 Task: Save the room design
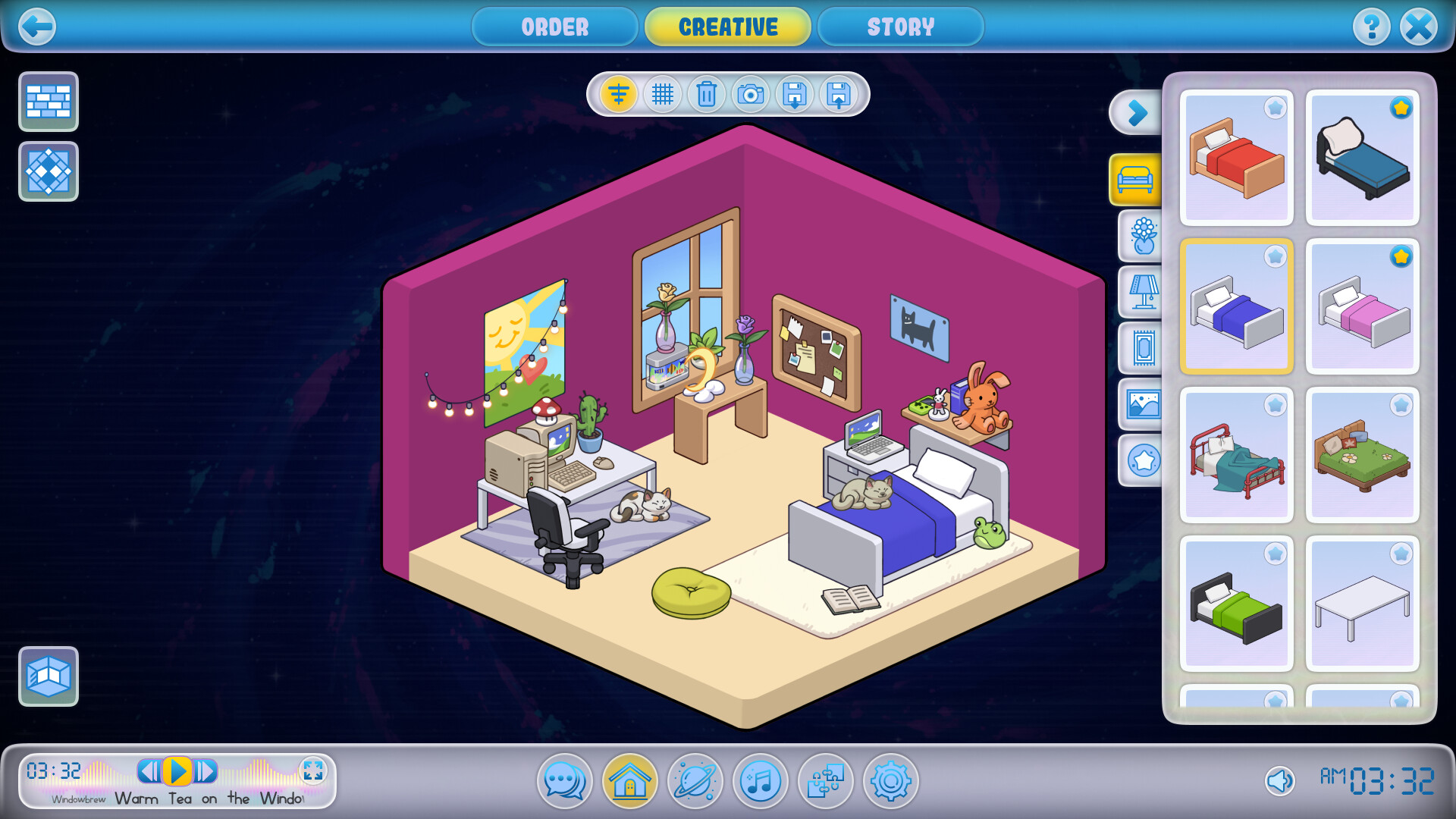pos(794,95)
